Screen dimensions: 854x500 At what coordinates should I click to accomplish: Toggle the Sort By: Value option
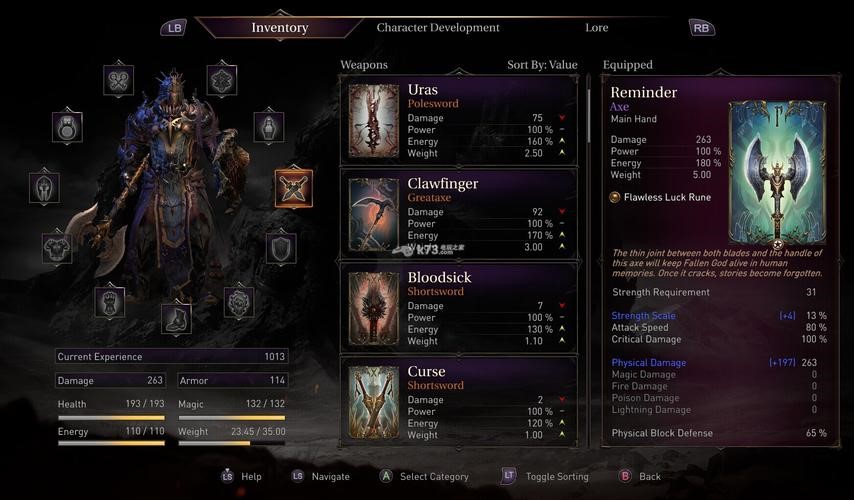542,65
